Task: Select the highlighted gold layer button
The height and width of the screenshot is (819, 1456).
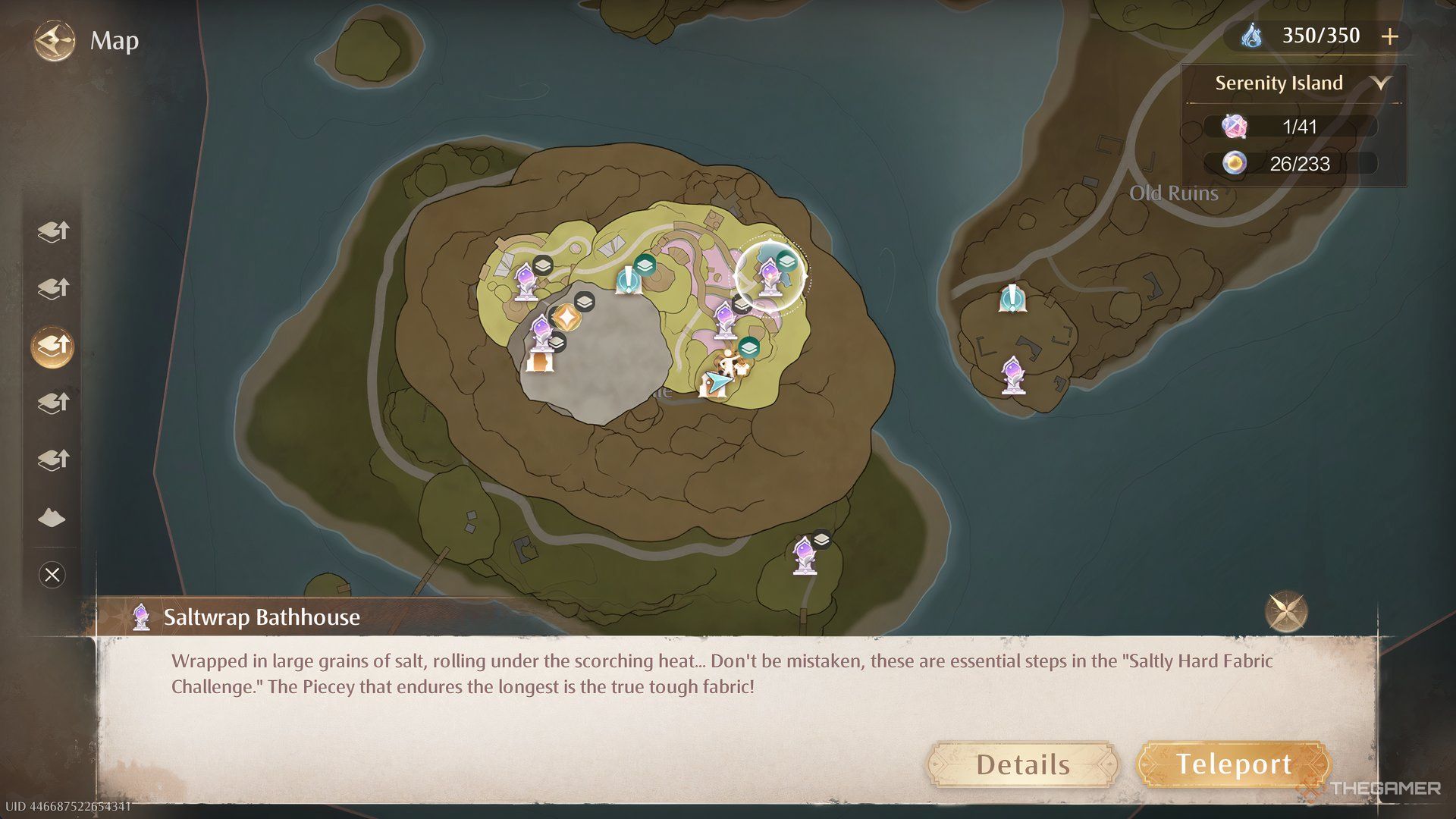Action: click(x=53, y=346)
